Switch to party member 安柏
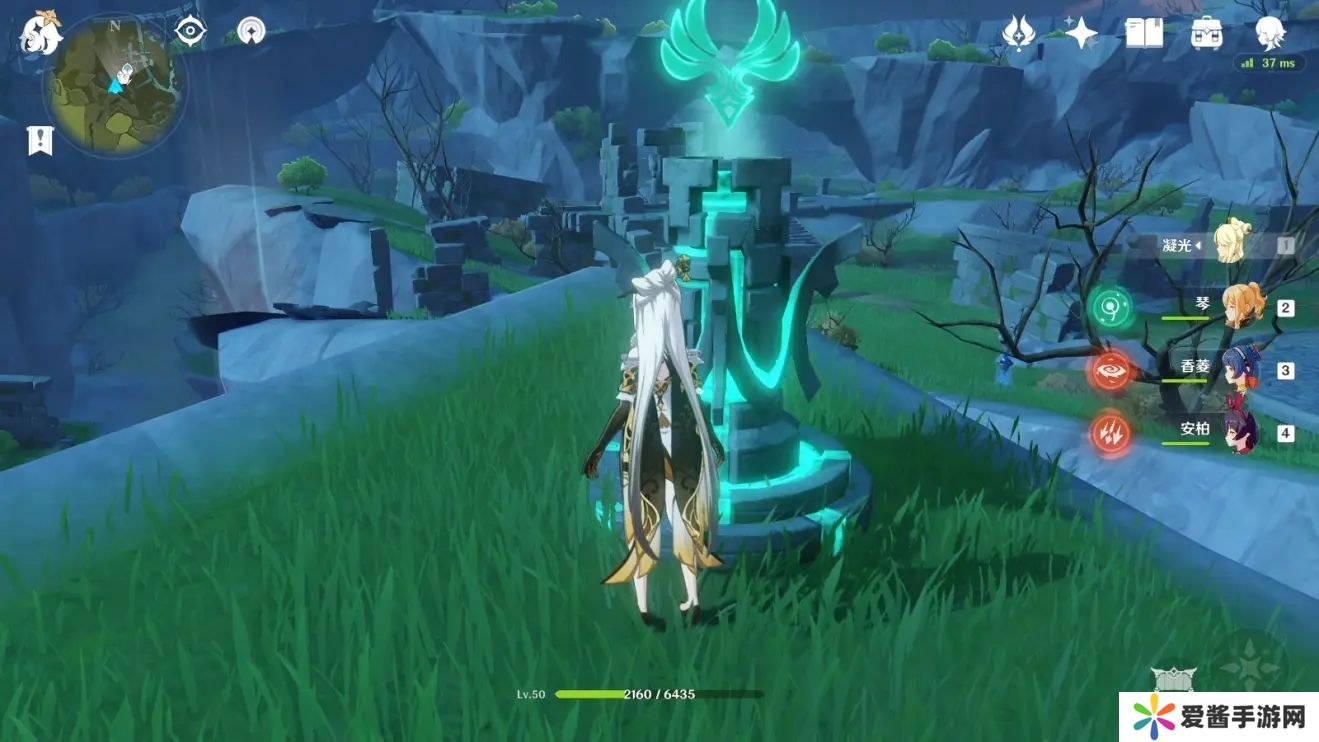 [1241, 432]
